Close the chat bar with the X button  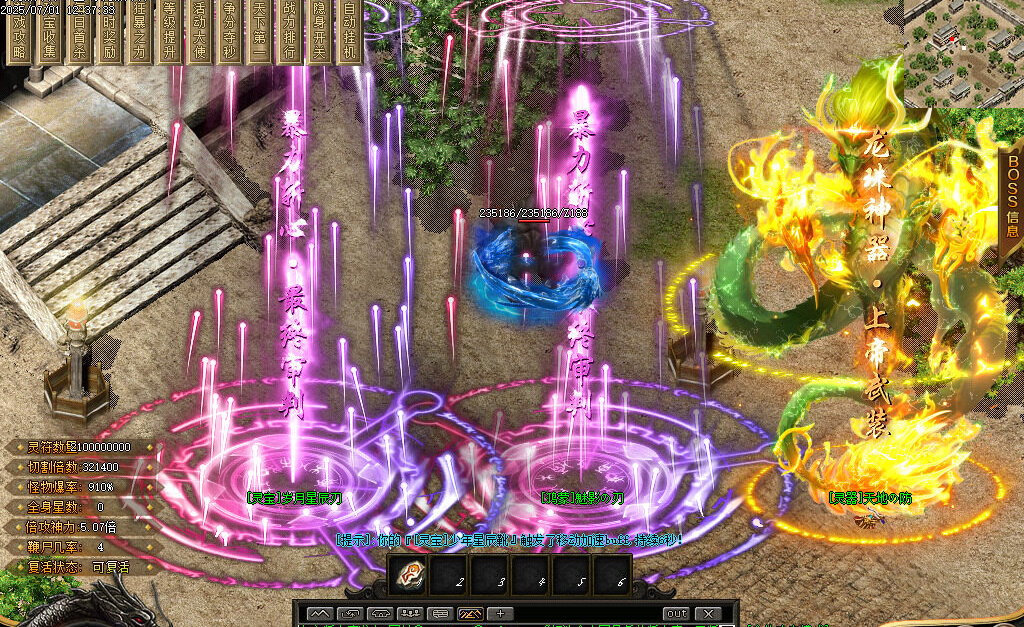(x=707, y=613)
